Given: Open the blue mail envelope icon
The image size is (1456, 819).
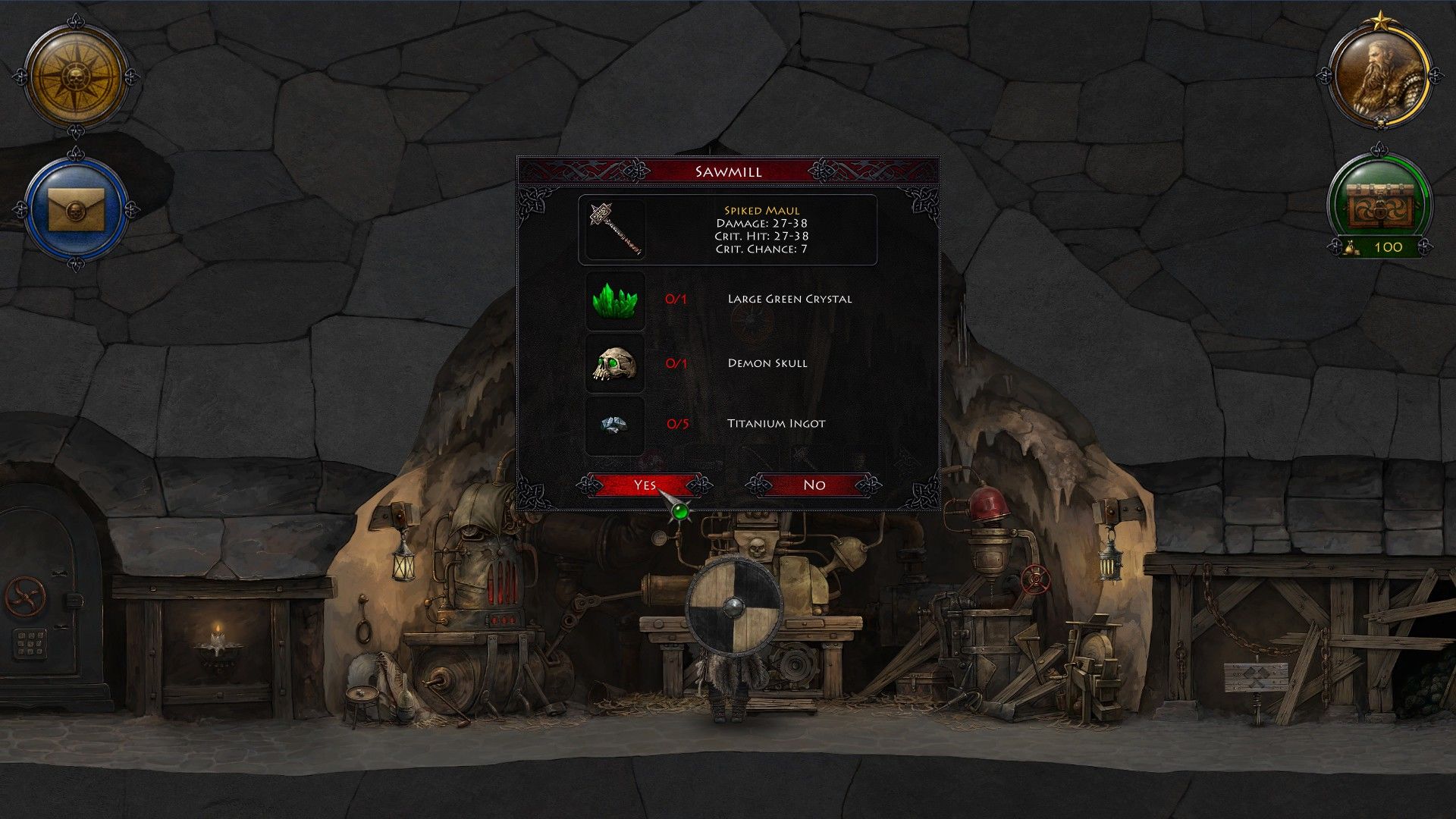Looking at the screenshot, I should (75, 207).
